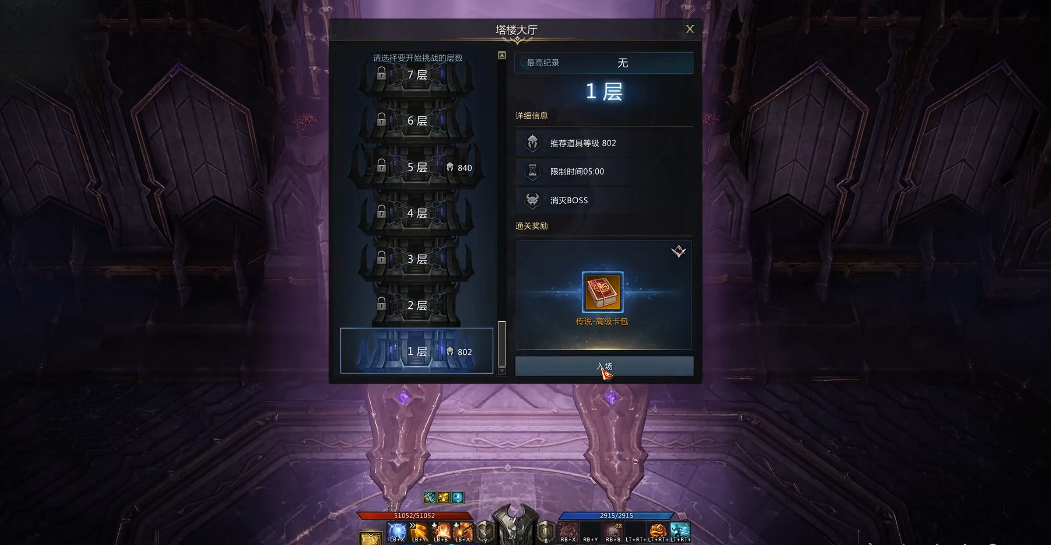Select the locked 6层 floor
1051x545 pixels.
point(417,121)
